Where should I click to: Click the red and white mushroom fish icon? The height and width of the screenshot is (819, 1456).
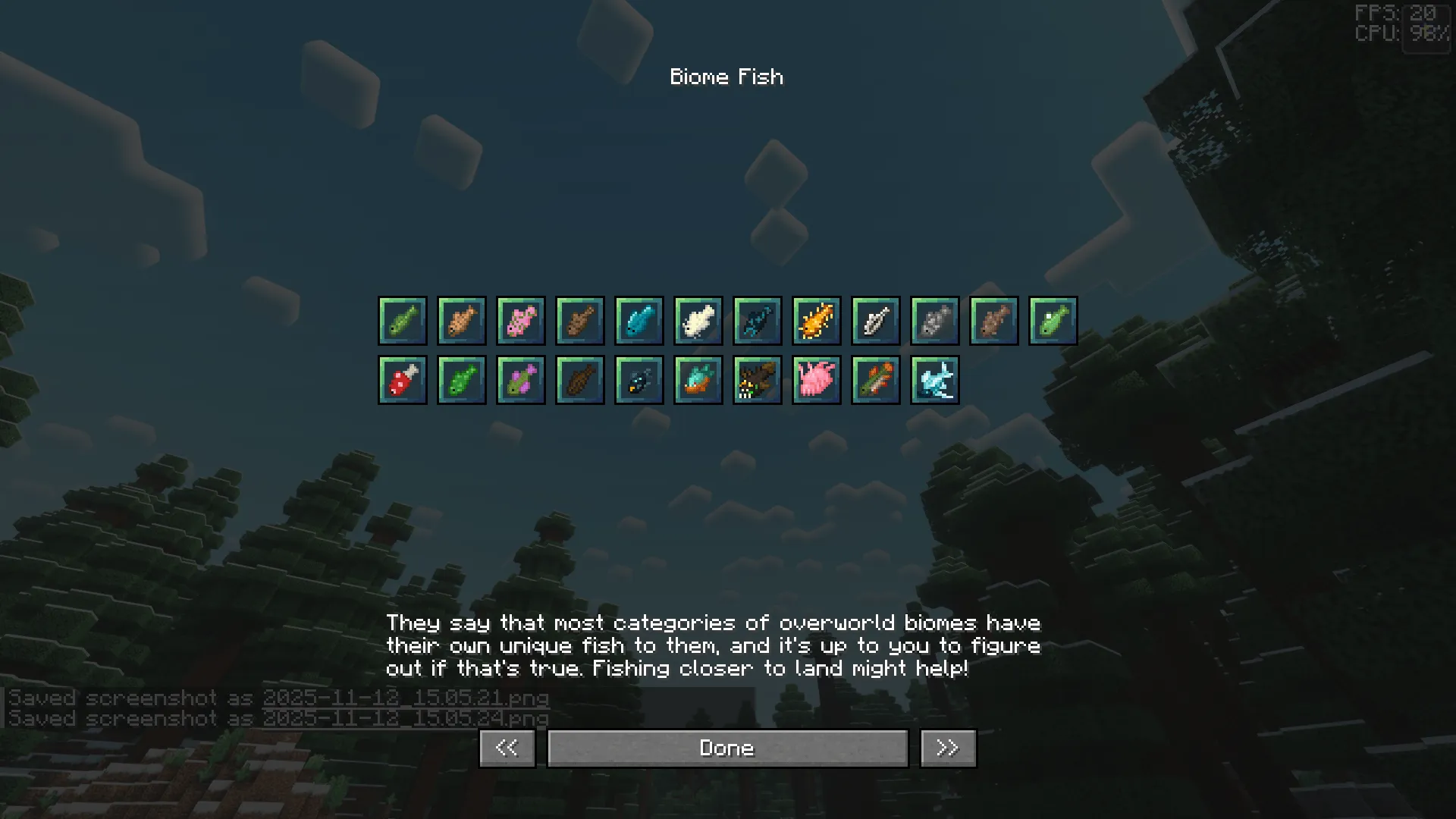[x=402, y=379]
